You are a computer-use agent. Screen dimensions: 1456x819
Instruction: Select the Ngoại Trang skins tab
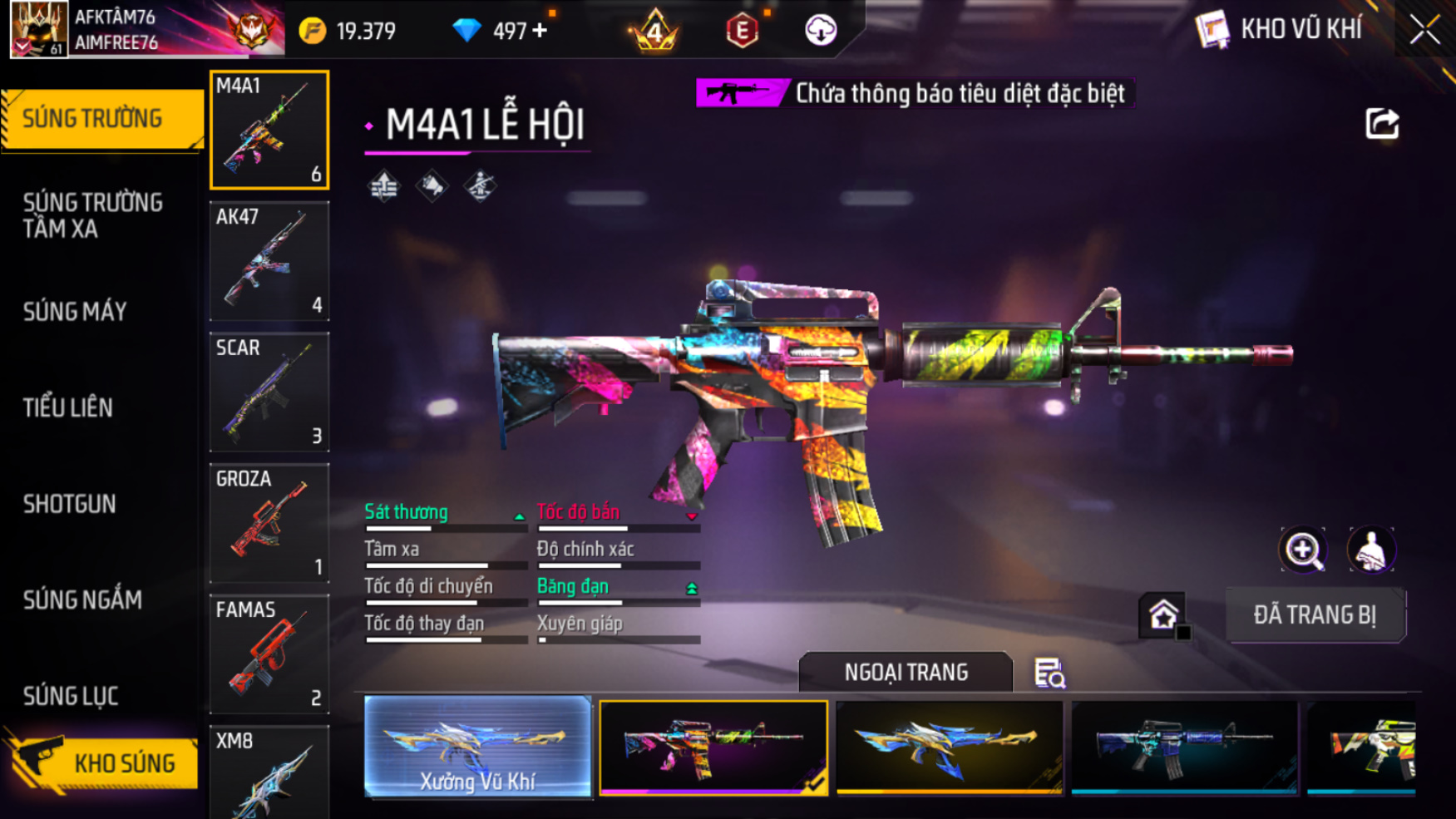click(906, 672)
